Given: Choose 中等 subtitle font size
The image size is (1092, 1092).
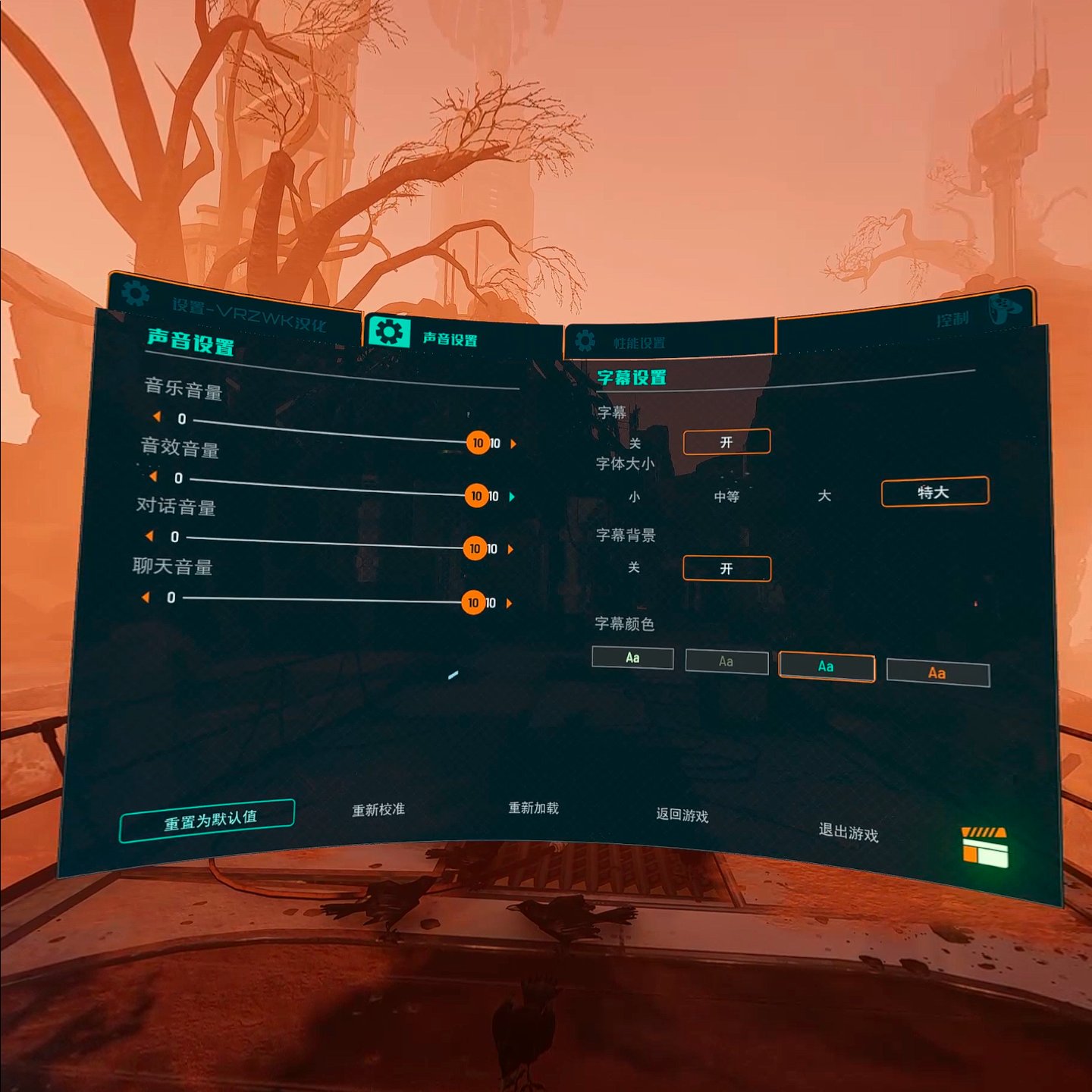Looking at the screenshot, I should coord(726,497).
